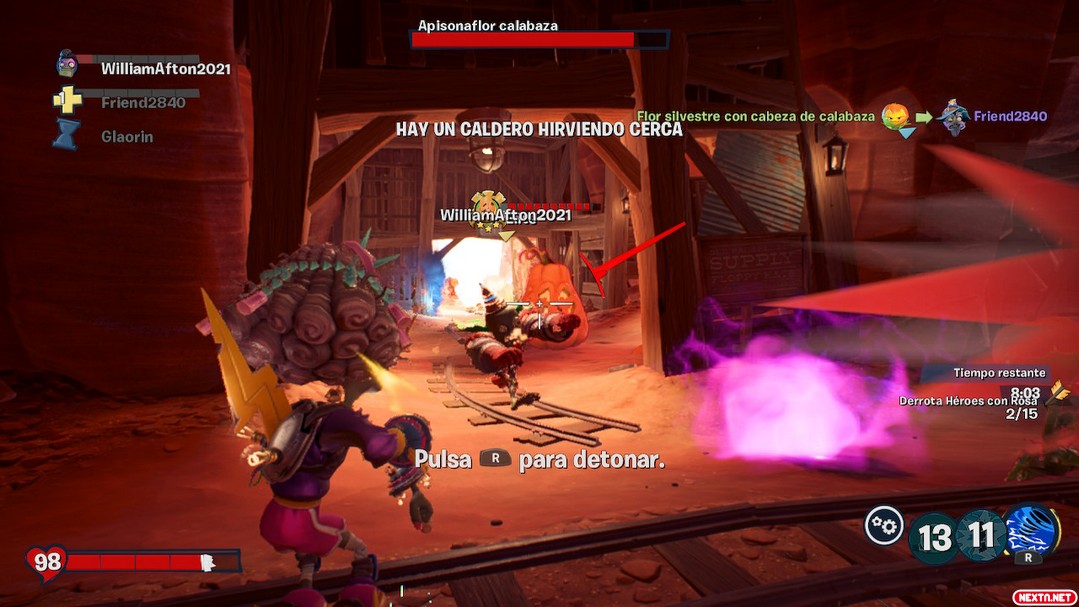Select WilliamAfton2021 in the squad list
Screen dimensions: 1079x607
click(x=165, y=69)
